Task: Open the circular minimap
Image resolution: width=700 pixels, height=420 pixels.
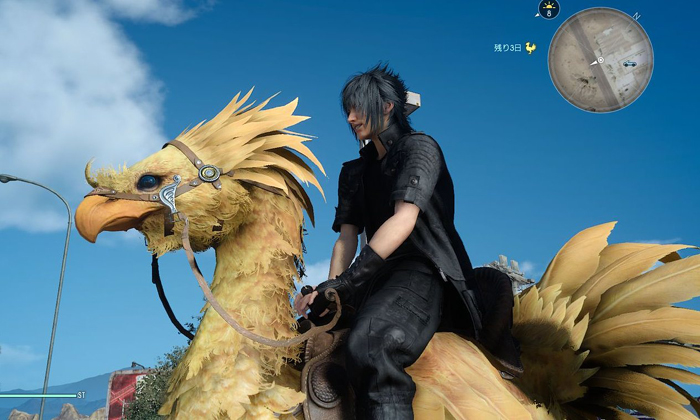Action: click(600, 60)
